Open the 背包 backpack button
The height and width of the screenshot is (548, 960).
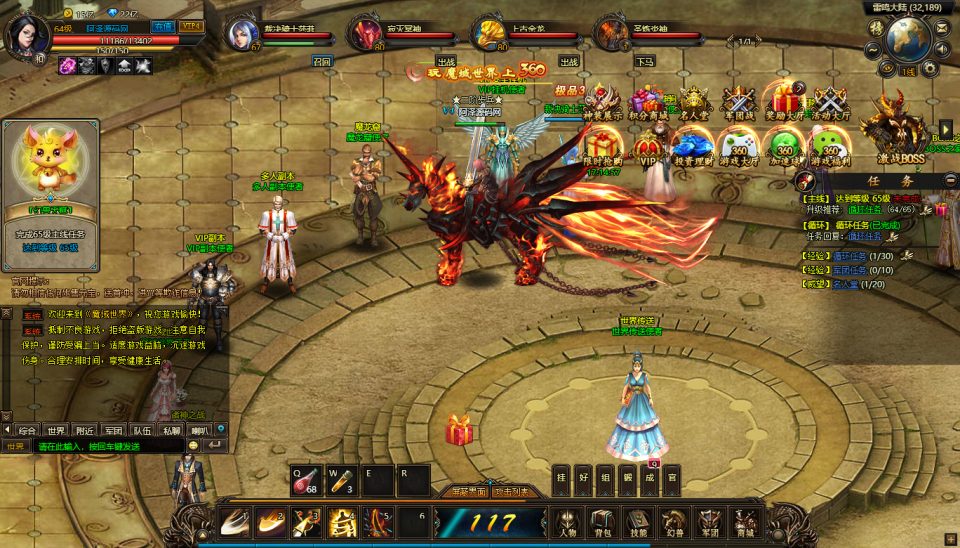coord(601,522)
